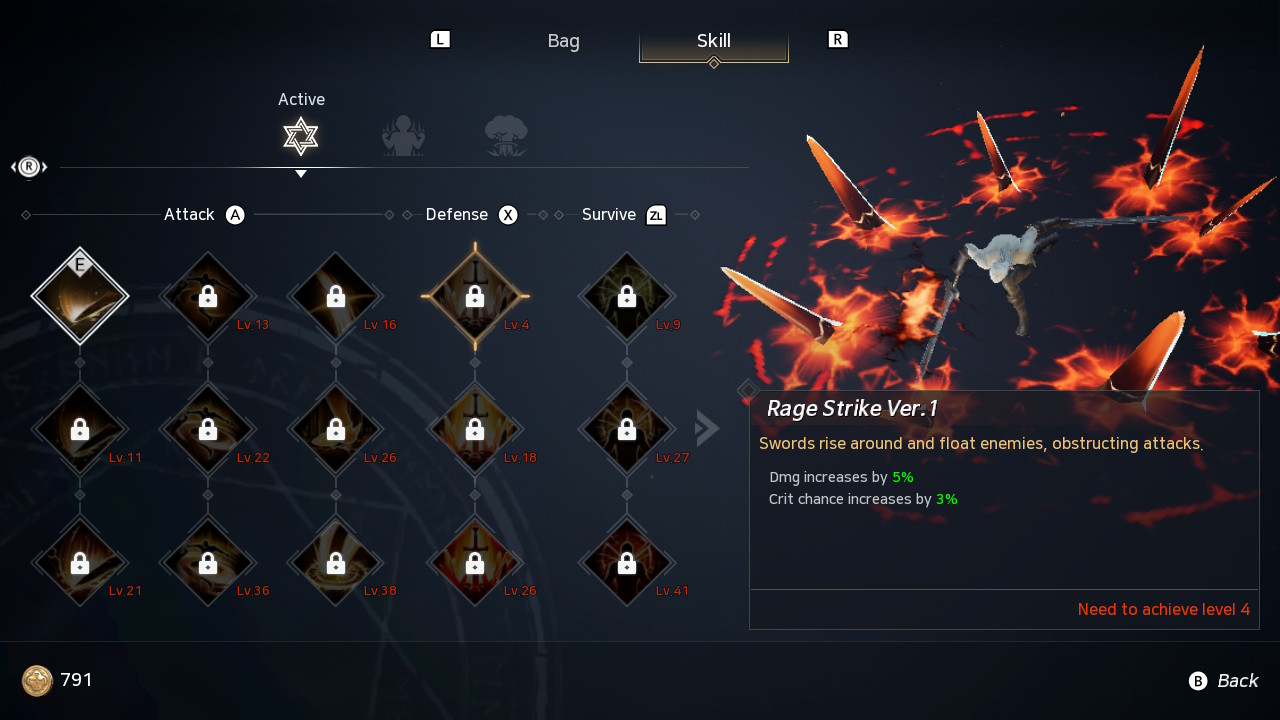Select the locked Lv.16 attack skill

[x=336, y=296]
